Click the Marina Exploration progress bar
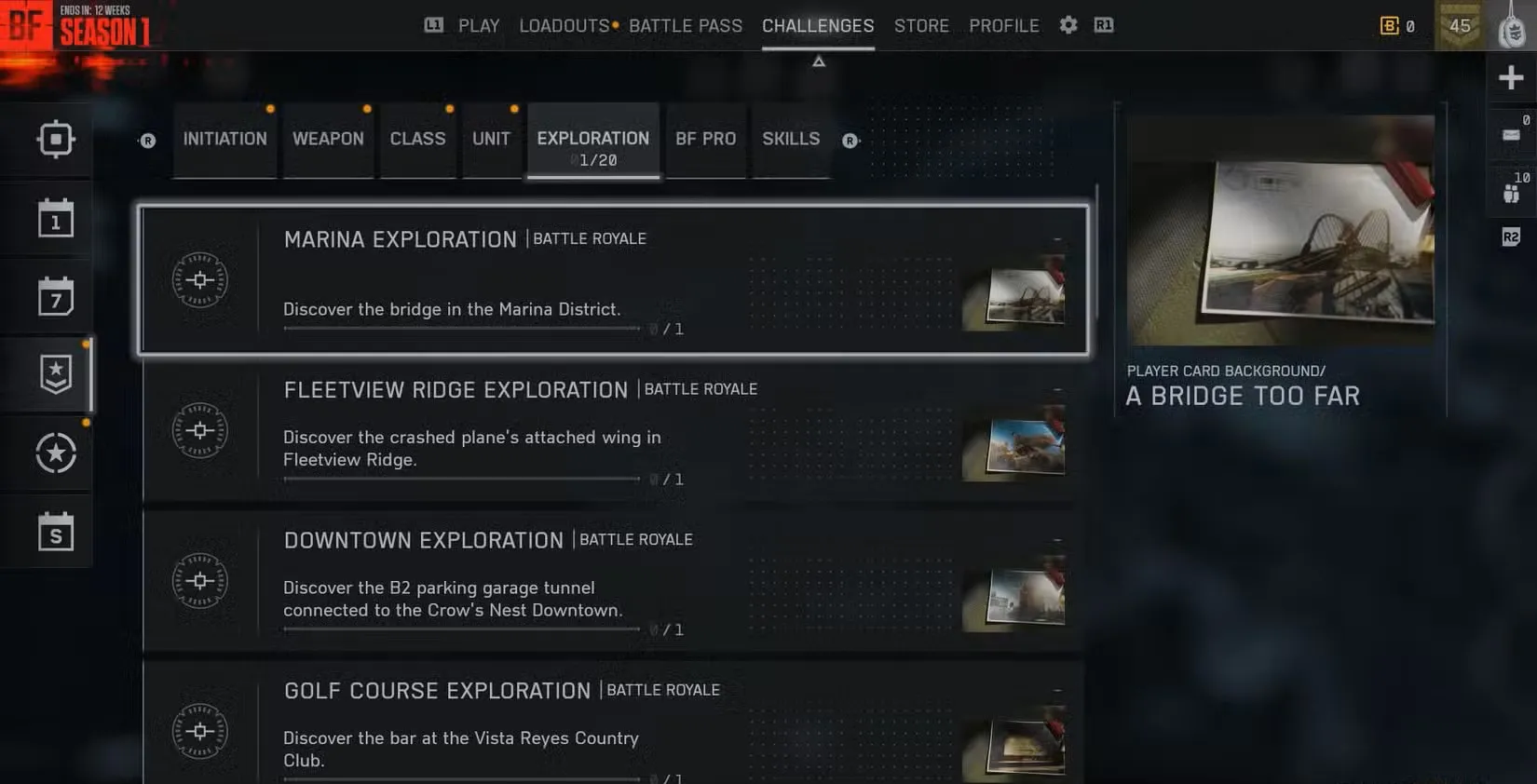Viewport: 1537px width, 784px height. tap(461, 329)
